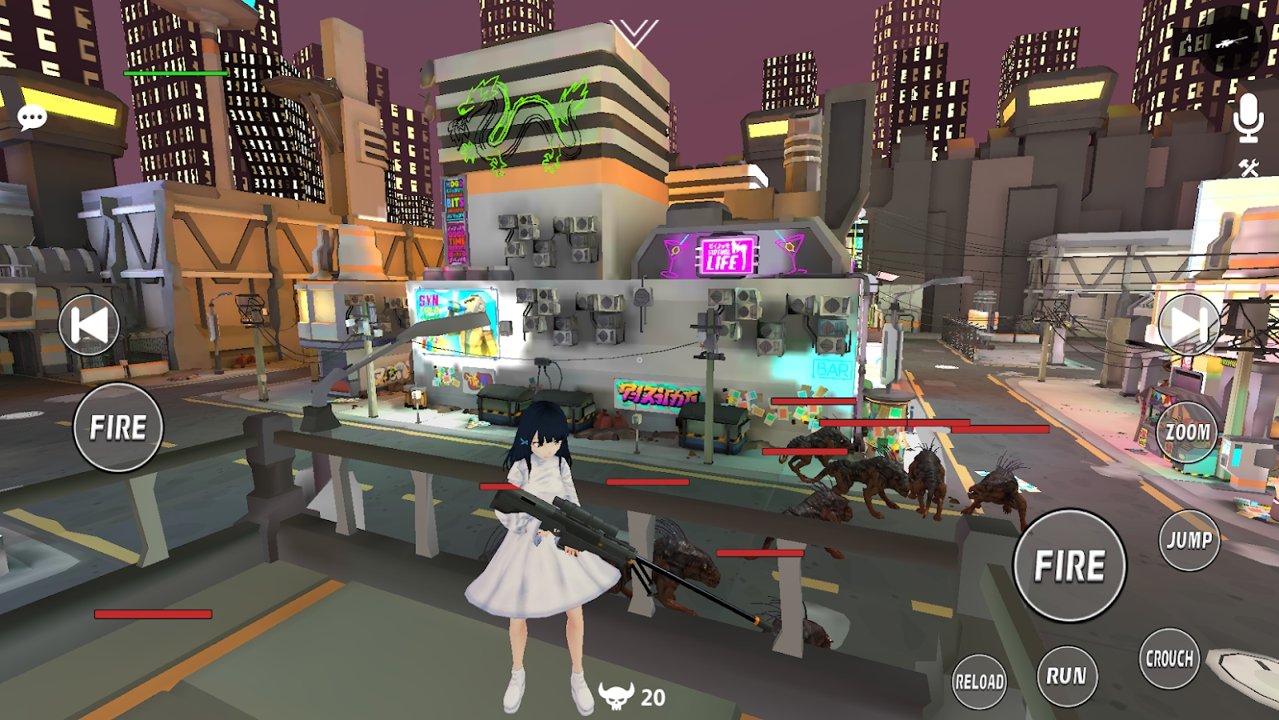Click the skip-forward arrow button
Image resolution: width=1279 pixels, height=720 pixels.
coord(1188,324)
